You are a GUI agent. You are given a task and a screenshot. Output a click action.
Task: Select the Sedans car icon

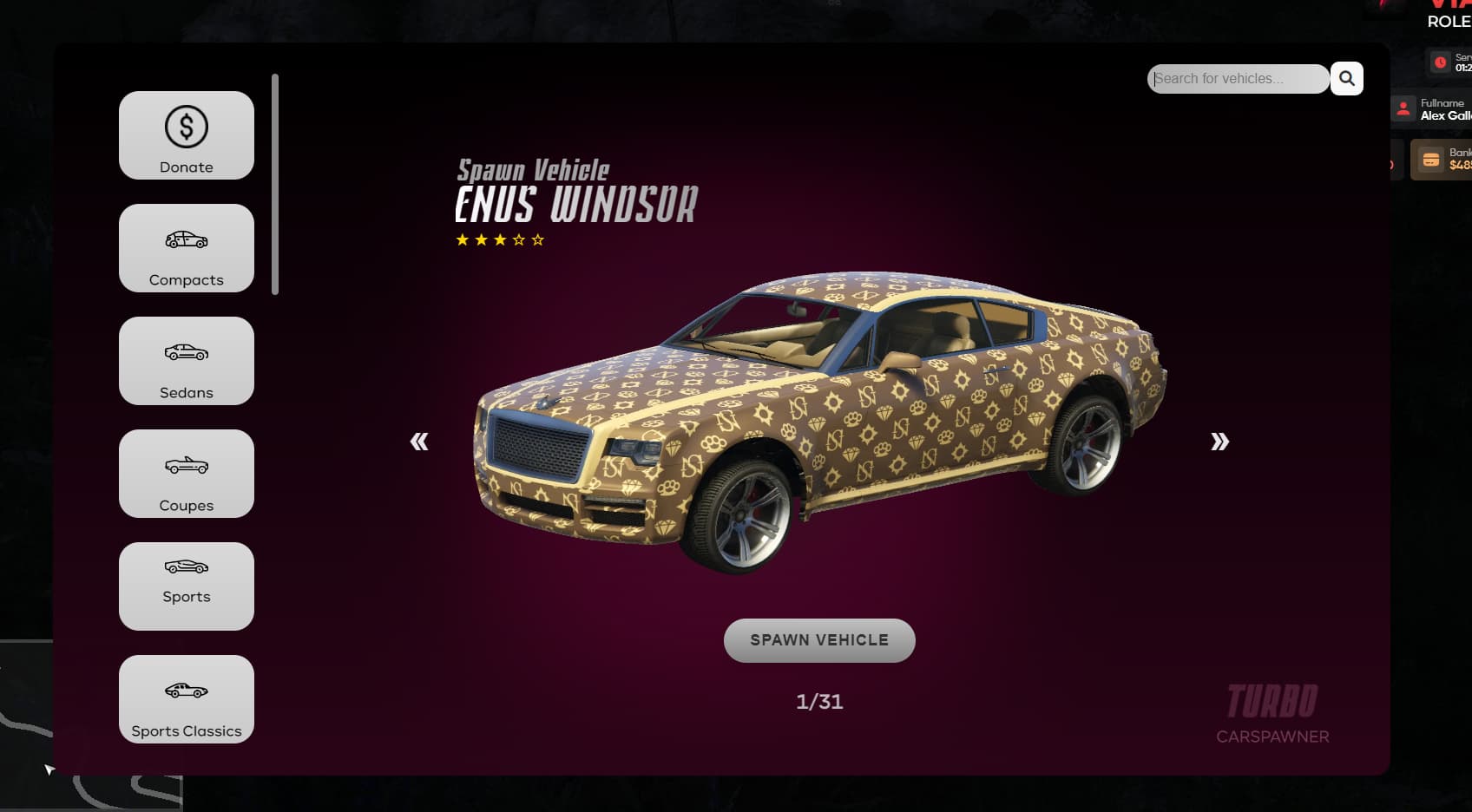point(186,353)
